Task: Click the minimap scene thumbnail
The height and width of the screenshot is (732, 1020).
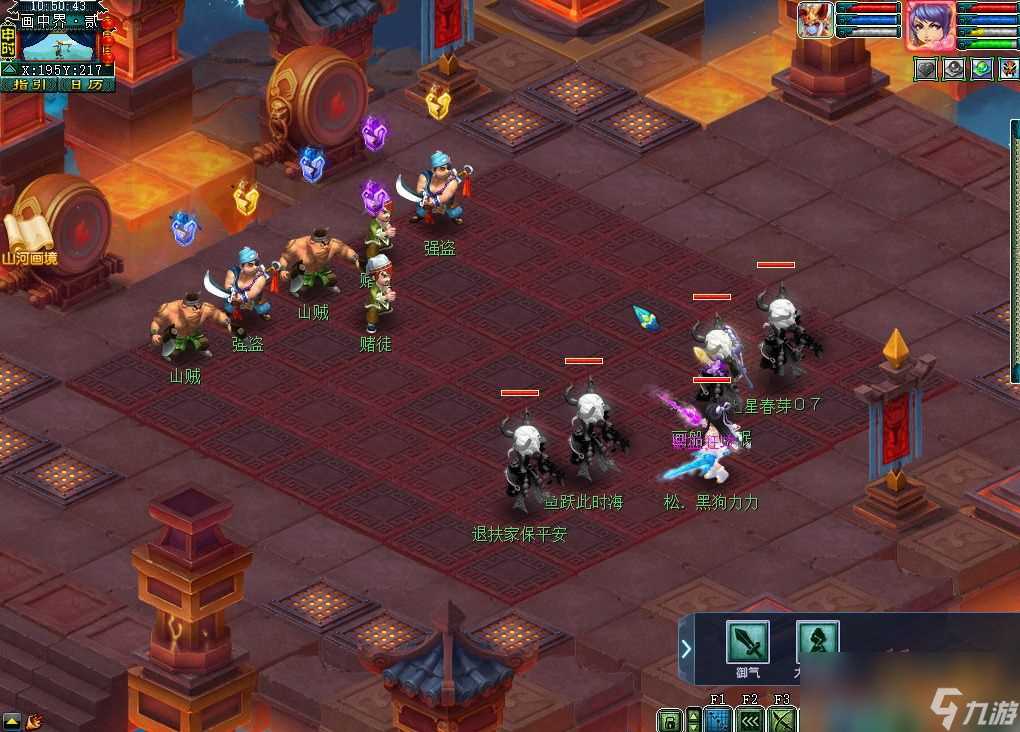Action: (57, 46)
